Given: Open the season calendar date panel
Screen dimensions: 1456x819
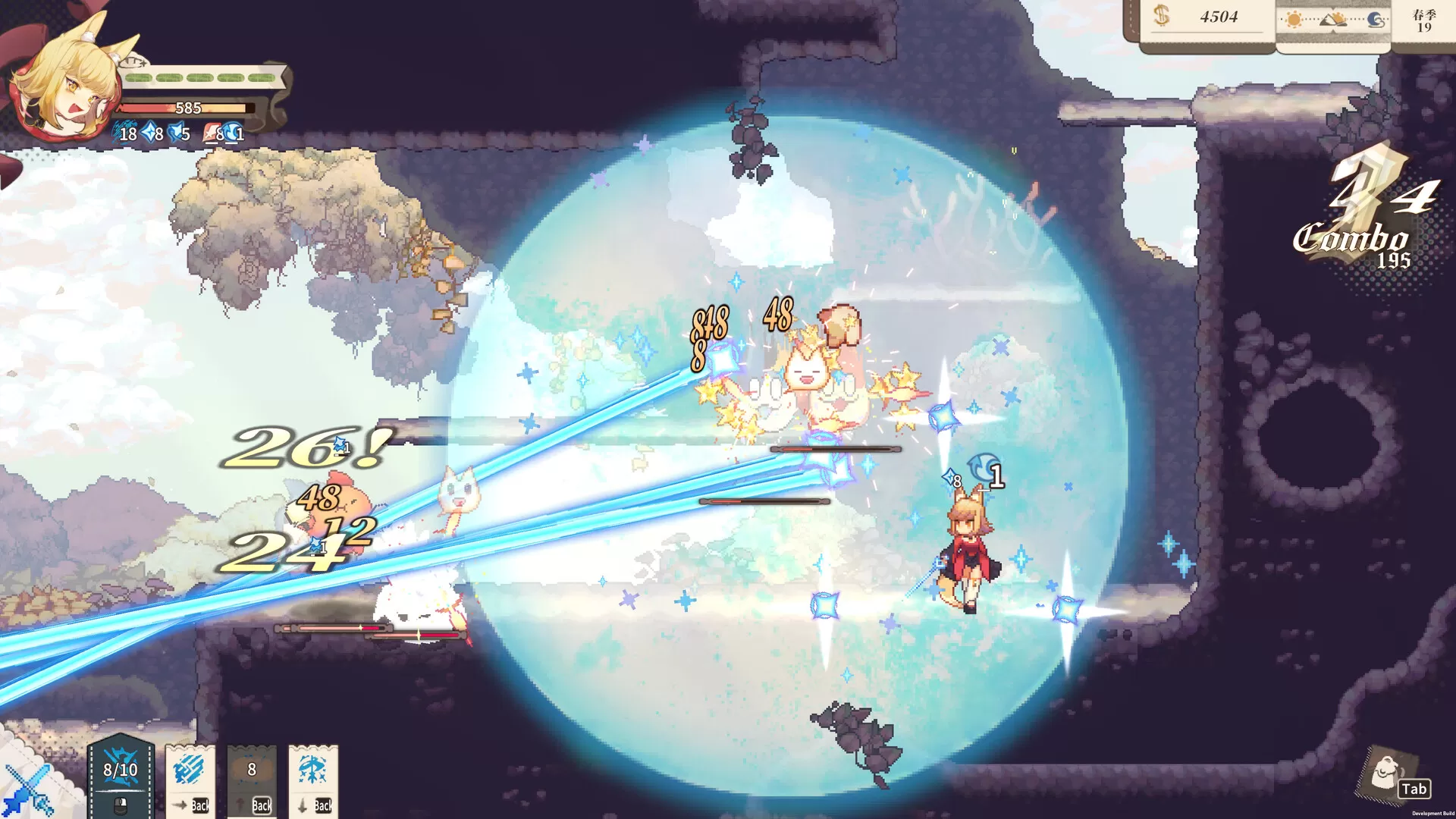Looking at the screenshot, I should [x=1423, y=21].
